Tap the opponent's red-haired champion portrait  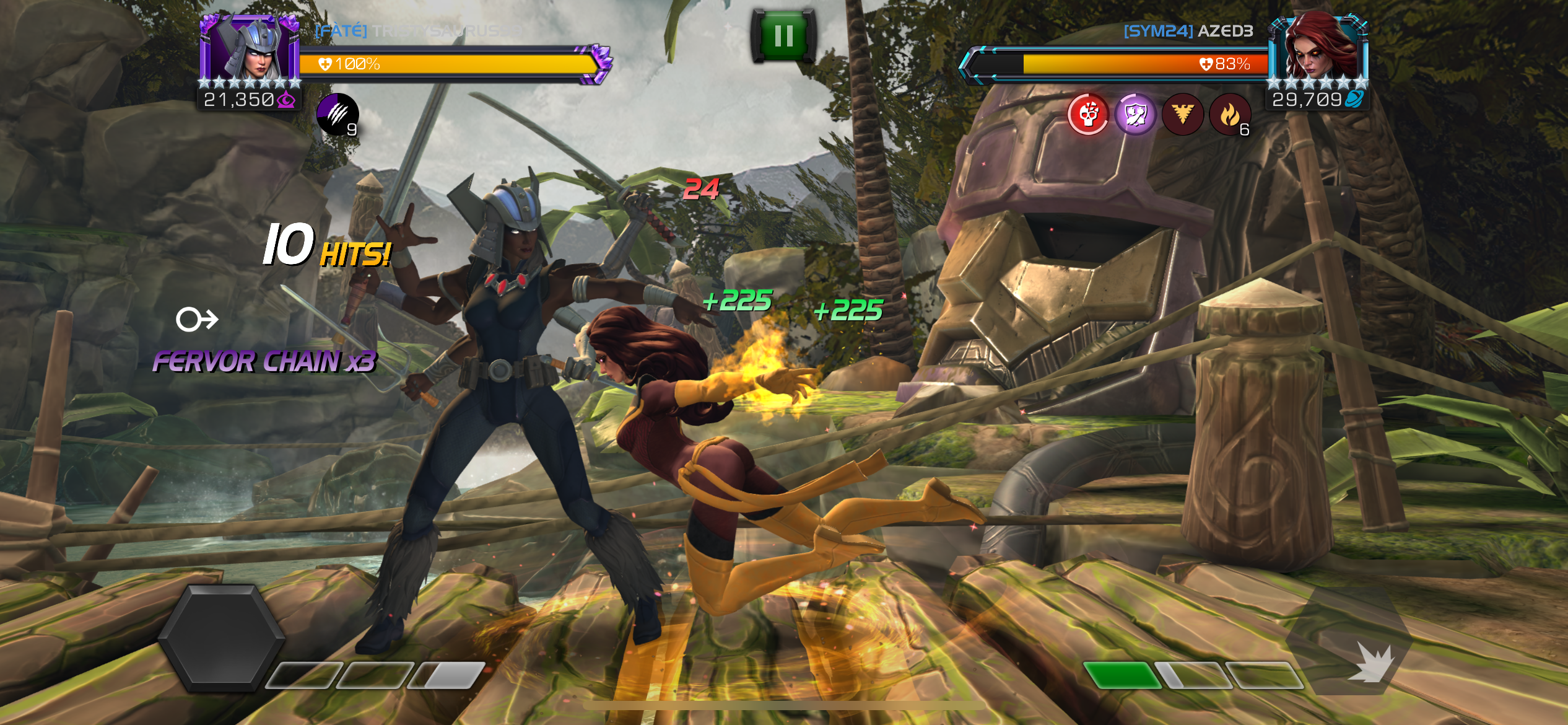[x=1317, y=48]
